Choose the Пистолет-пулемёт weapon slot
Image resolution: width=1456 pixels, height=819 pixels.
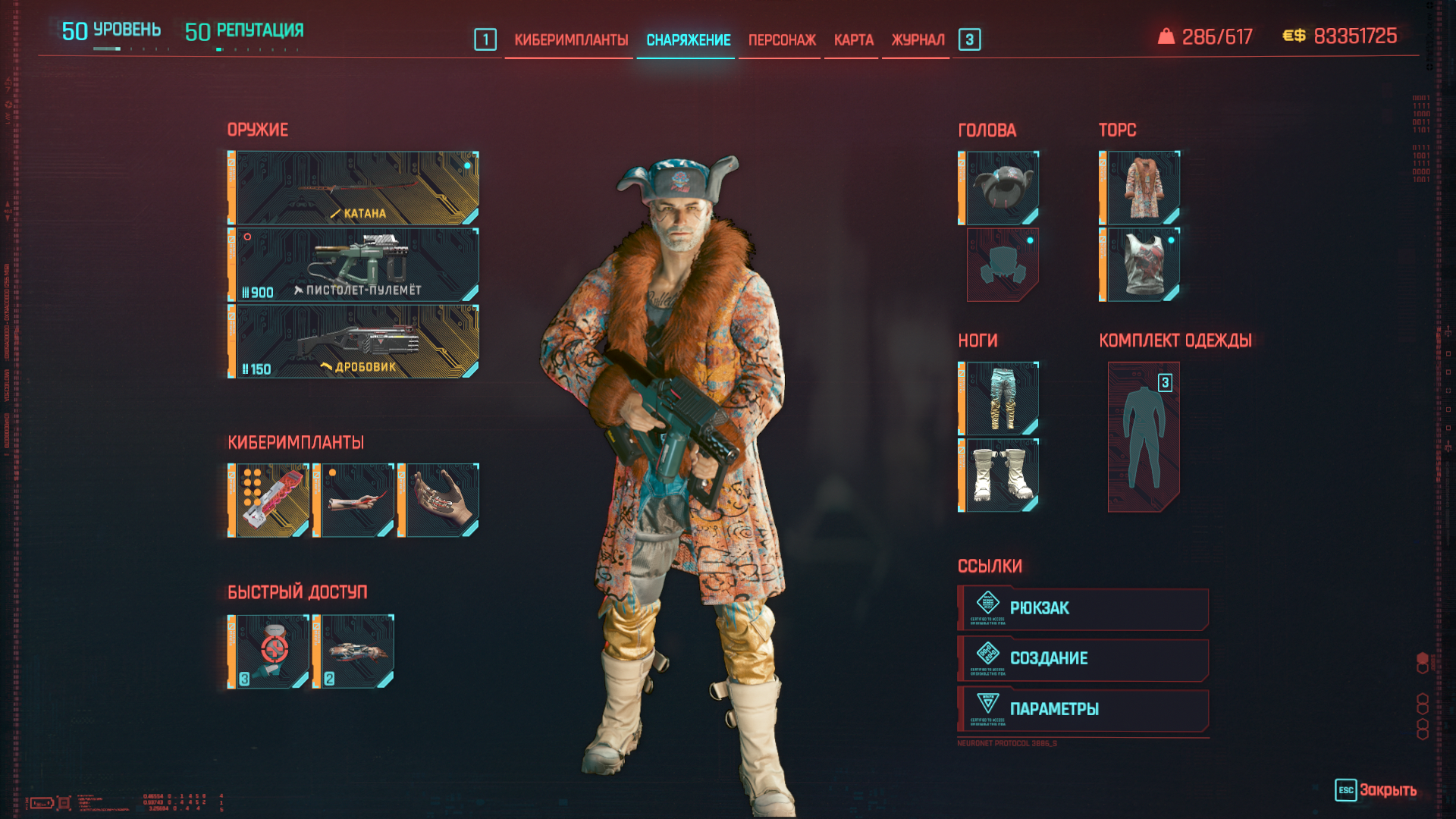point(354,265)
